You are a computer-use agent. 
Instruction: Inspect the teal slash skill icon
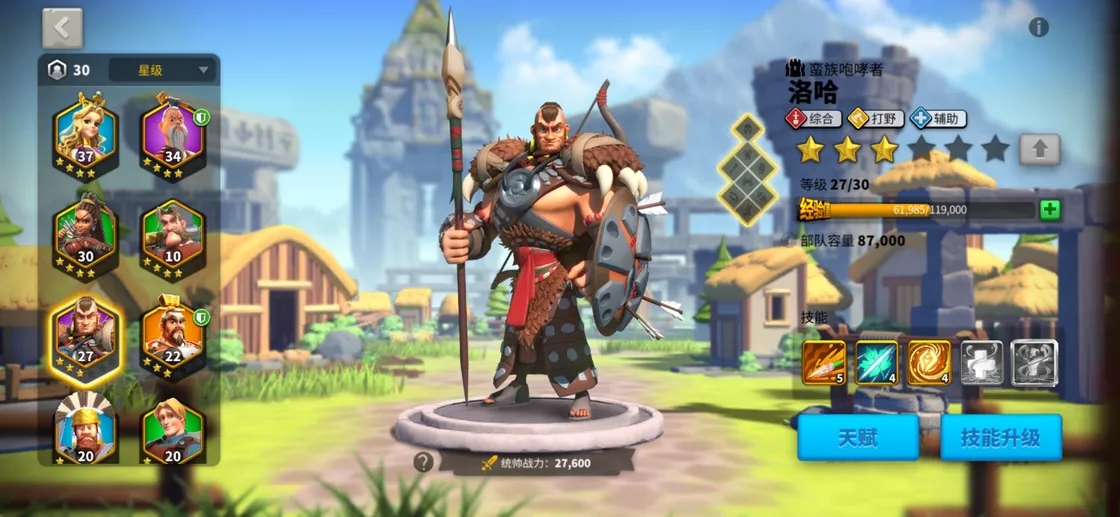click(876, 362)
